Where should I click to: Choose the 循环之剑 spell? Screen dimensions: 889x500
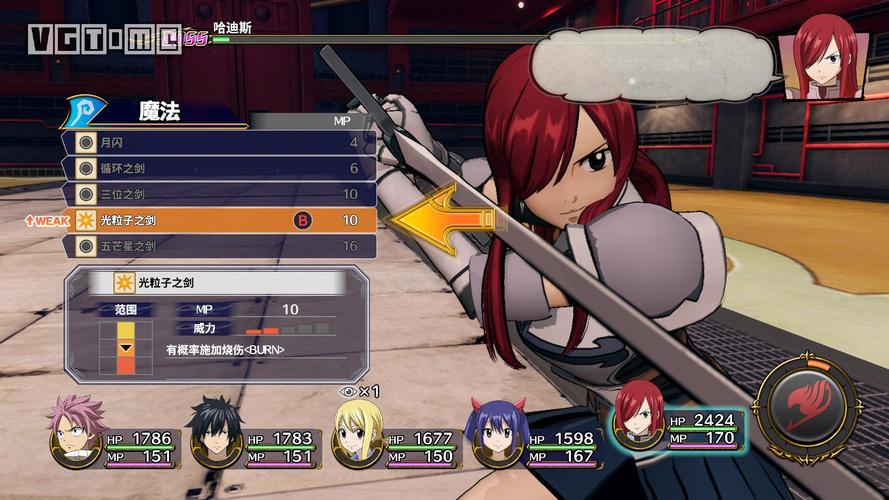pyautogui.click(x=218, y=168)
